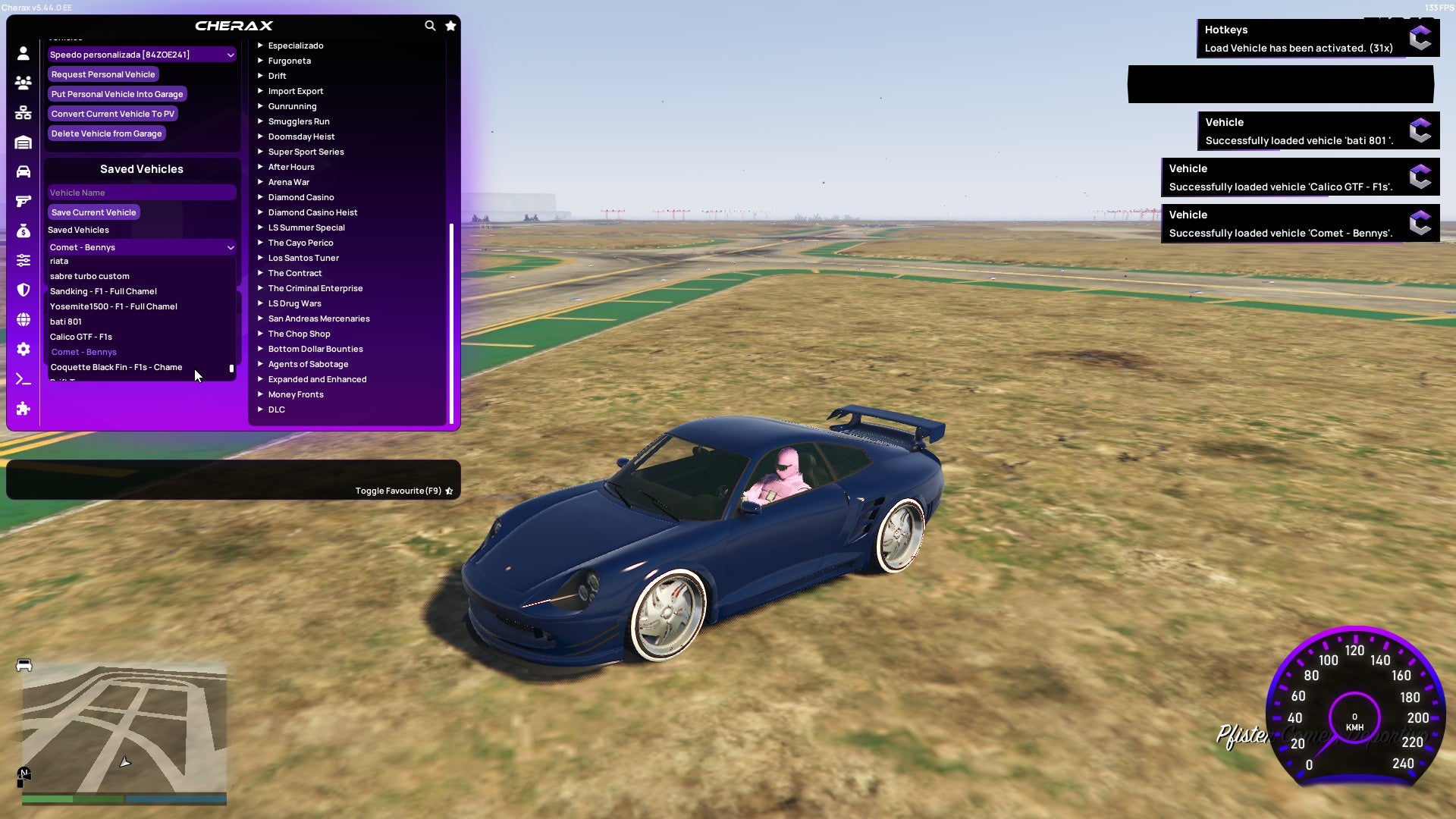Click the money bag icon
Screen dimensions: 1456x819
pyautogui.click(x=23, y=230)
